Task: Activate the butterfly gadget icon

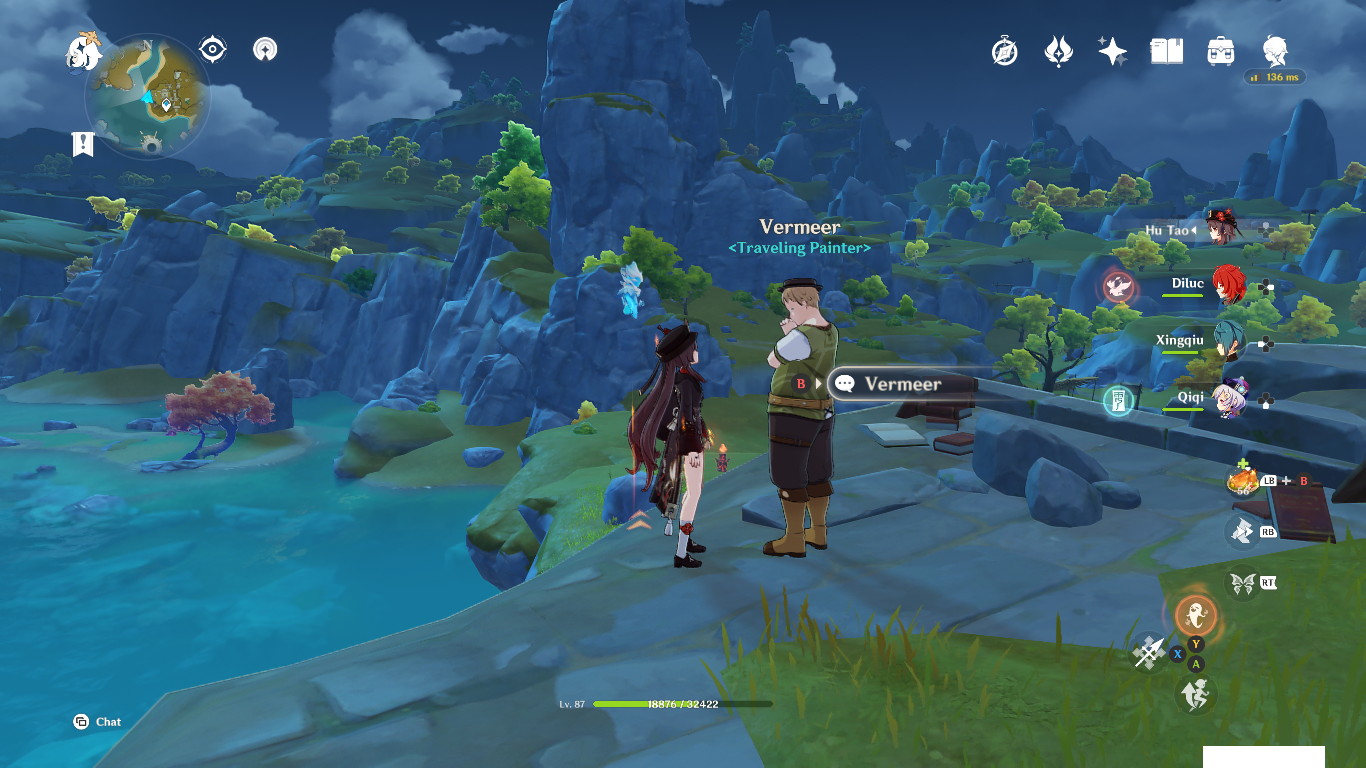Action: [1243, 582]
